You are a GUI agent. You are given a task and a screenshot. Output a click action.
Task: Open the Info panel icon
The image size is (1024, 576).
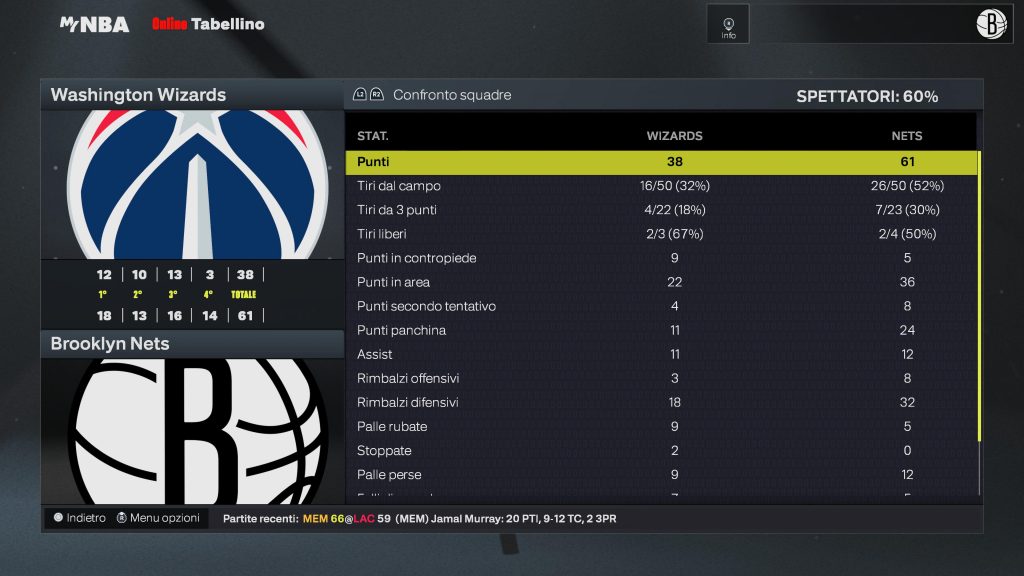click(x=728, y=25)
